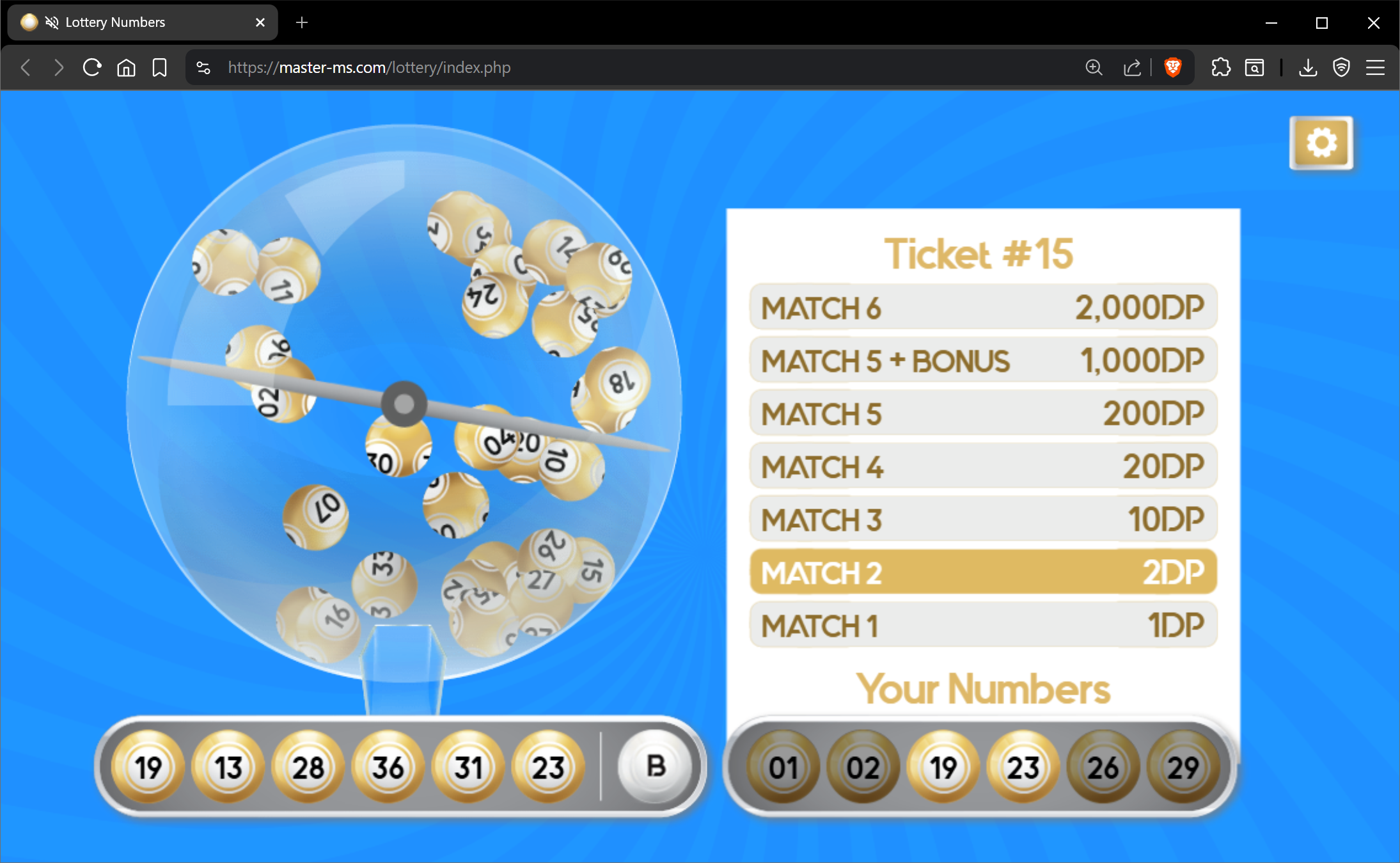The height and width of the screenshot is (863, 1400).
Task: Select the highlighted MATCH 2 row
Action: (x=983, y=572)
